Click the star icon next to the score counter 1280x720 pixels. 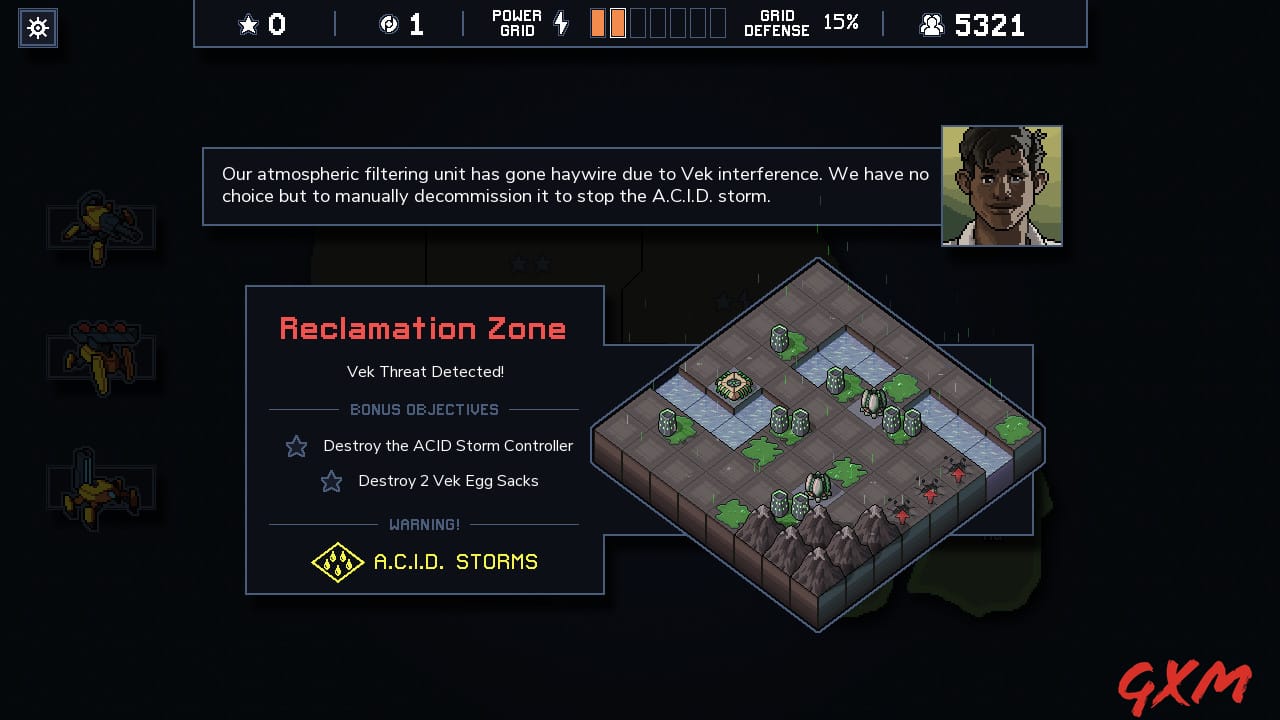tap(248, 24)
